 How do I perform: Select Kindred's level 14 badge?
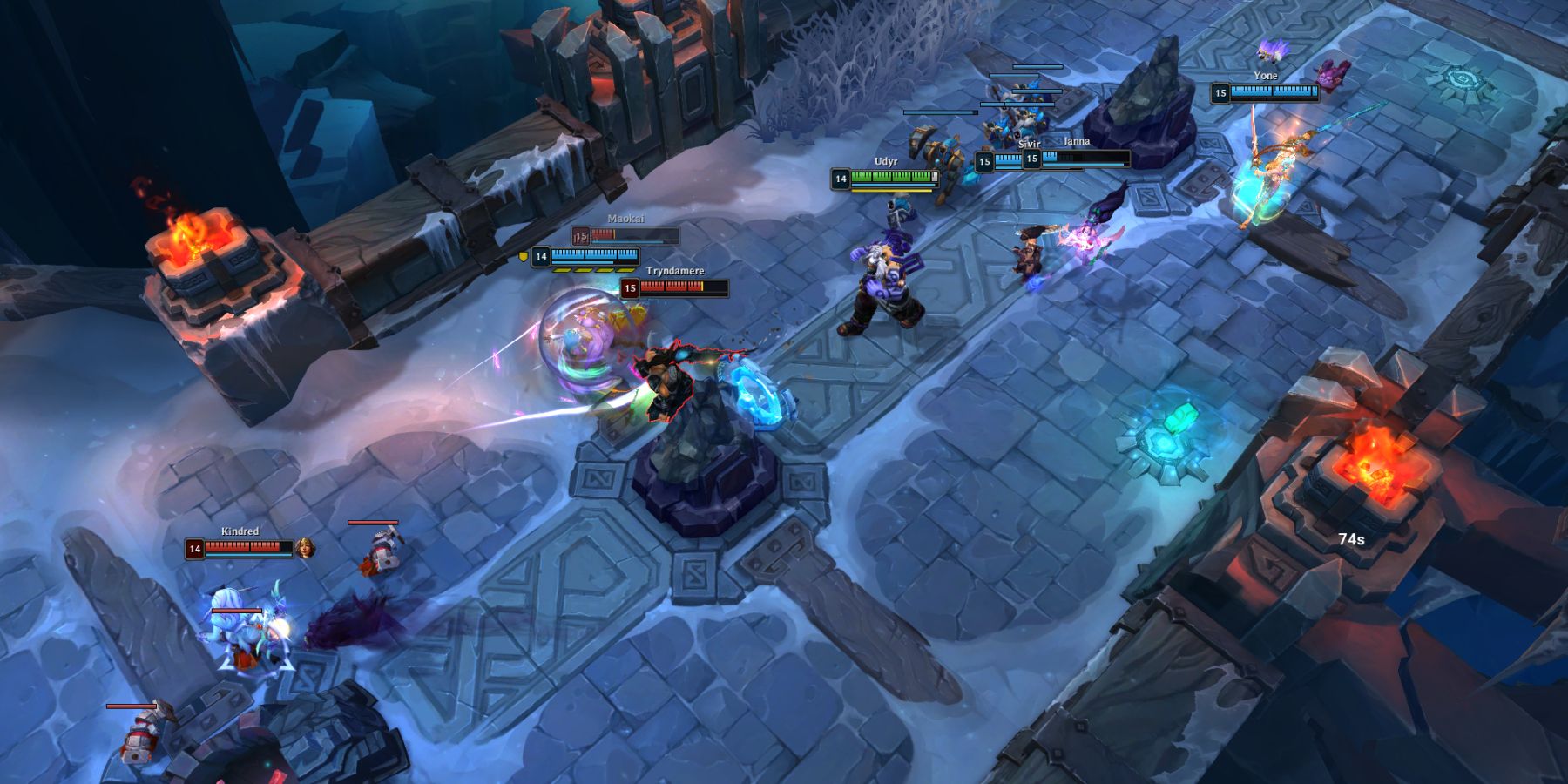click(194, 549)
